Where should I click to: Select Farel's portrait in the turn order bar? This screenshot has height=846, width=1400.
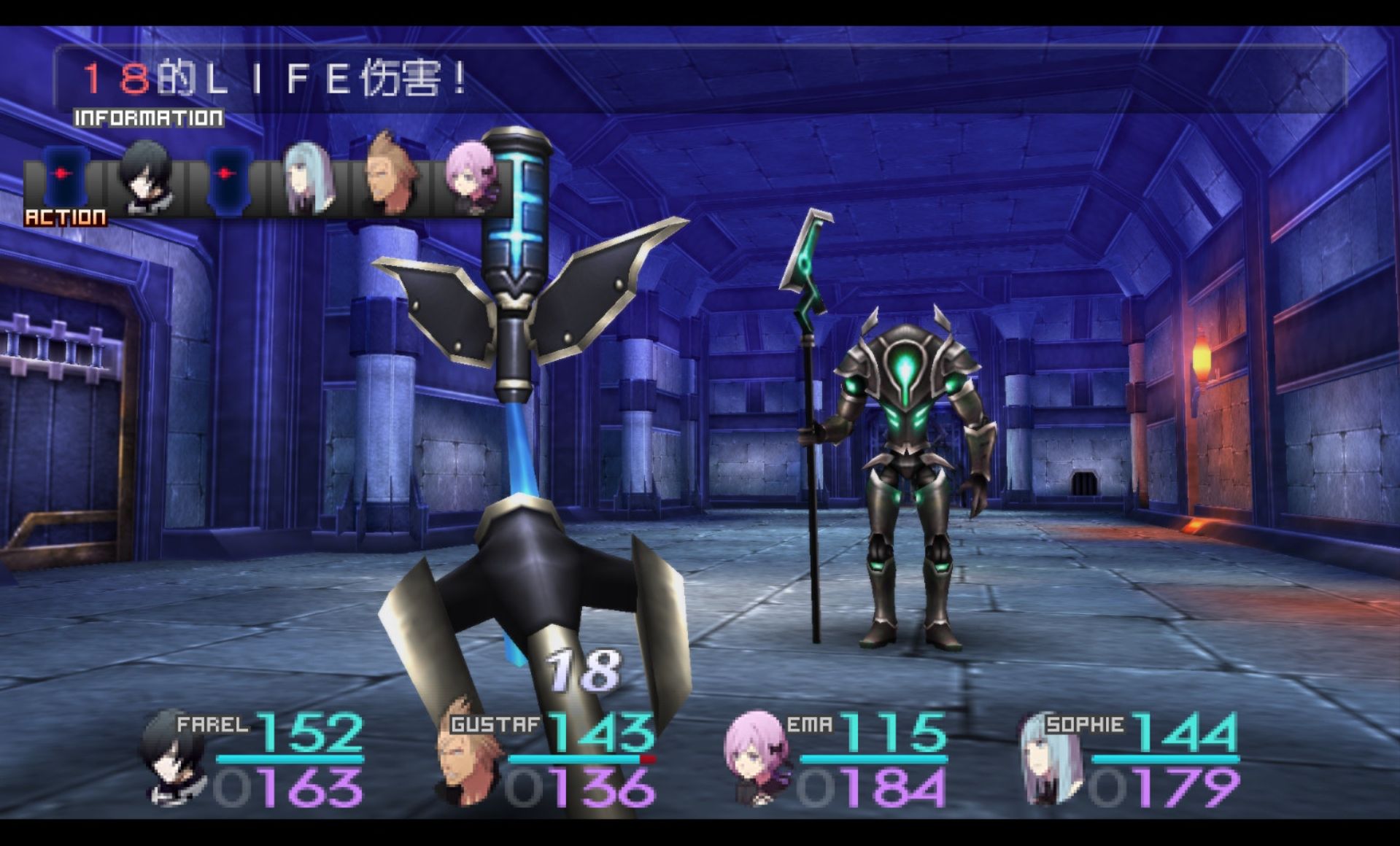point(147,177)
